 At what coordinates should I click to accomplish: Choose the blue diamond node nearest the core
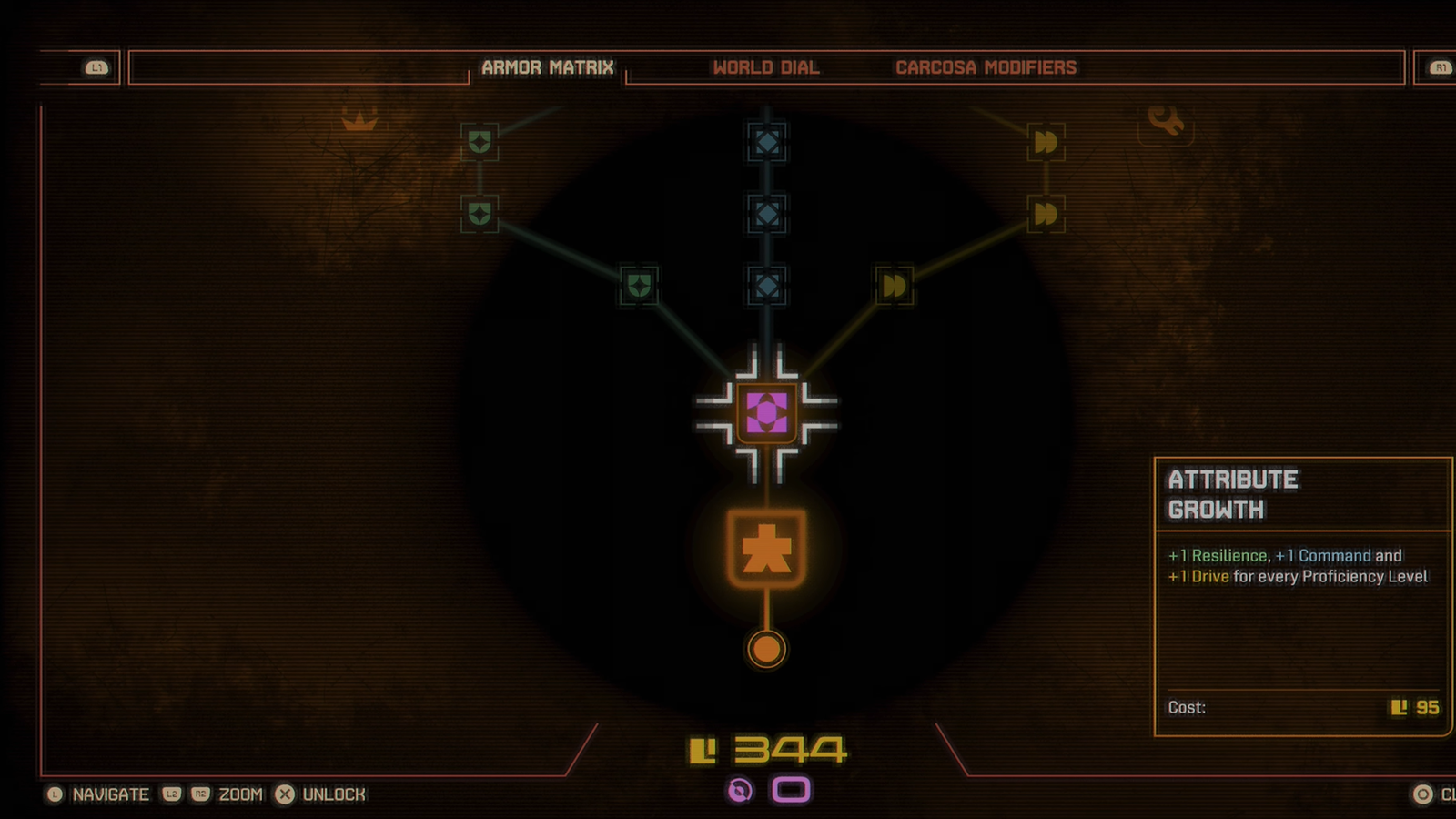(766, 286)
